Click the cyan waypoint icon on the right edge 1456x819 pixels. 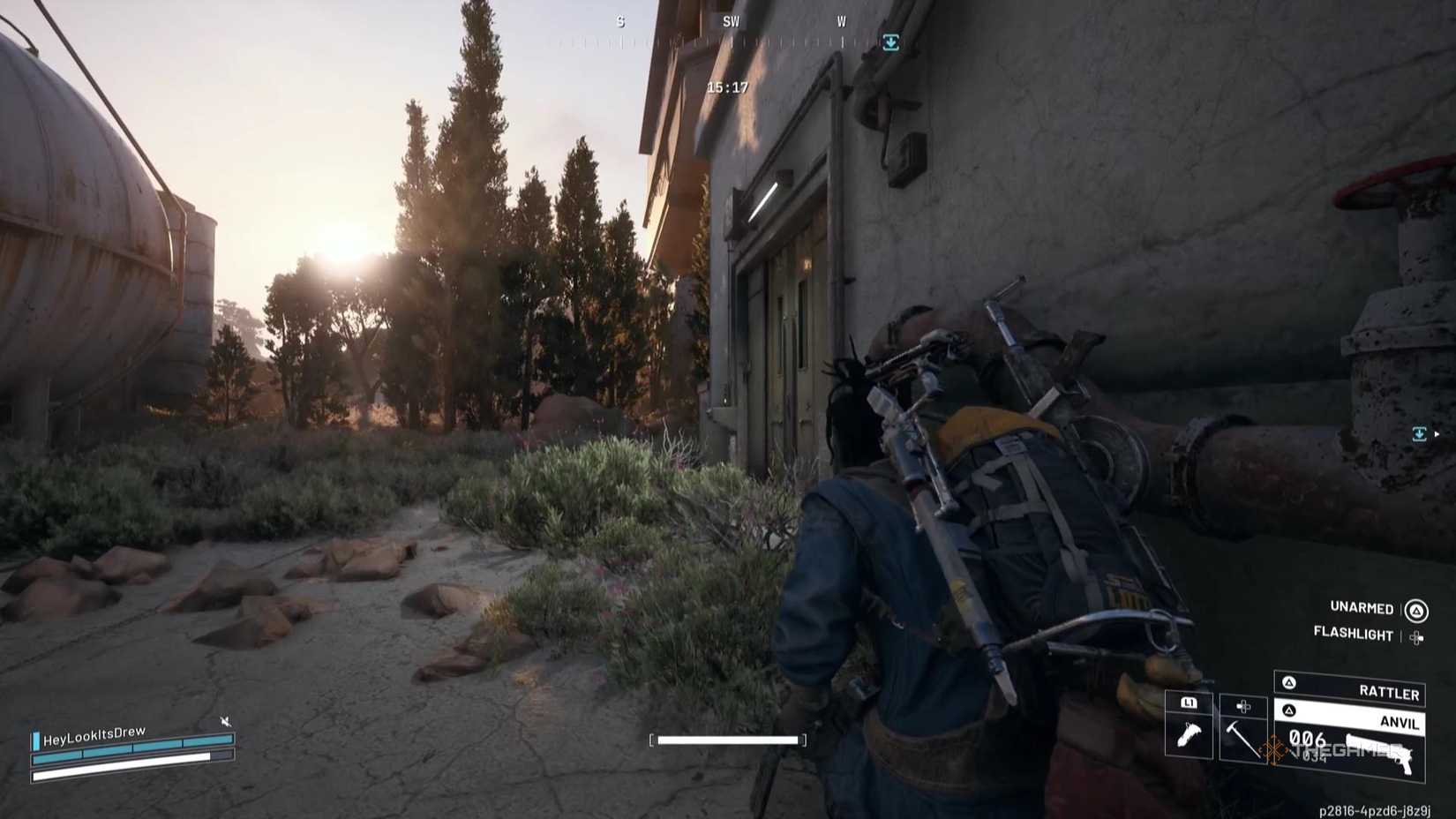click(1421, 432)
